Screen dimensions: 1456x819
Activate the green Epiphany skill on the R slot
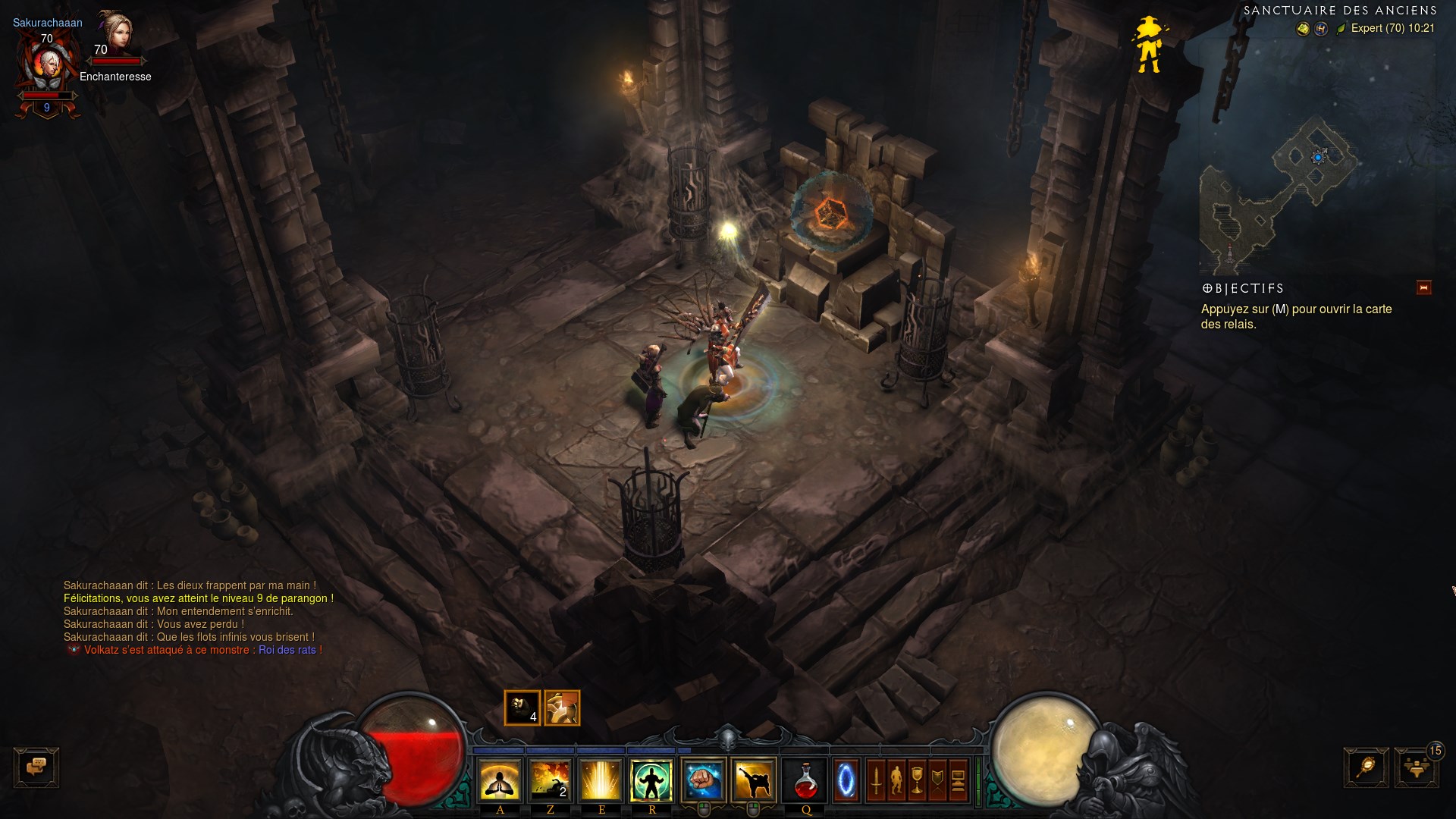pyautogui.click(x=652, y=780)
